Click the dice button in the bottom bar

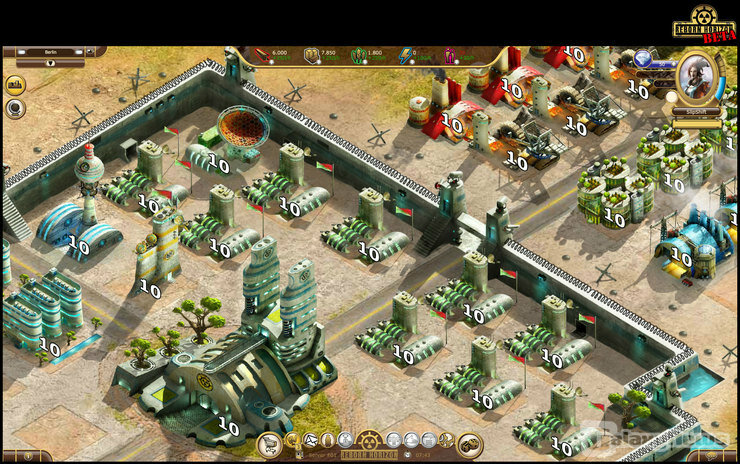point(469,444)
